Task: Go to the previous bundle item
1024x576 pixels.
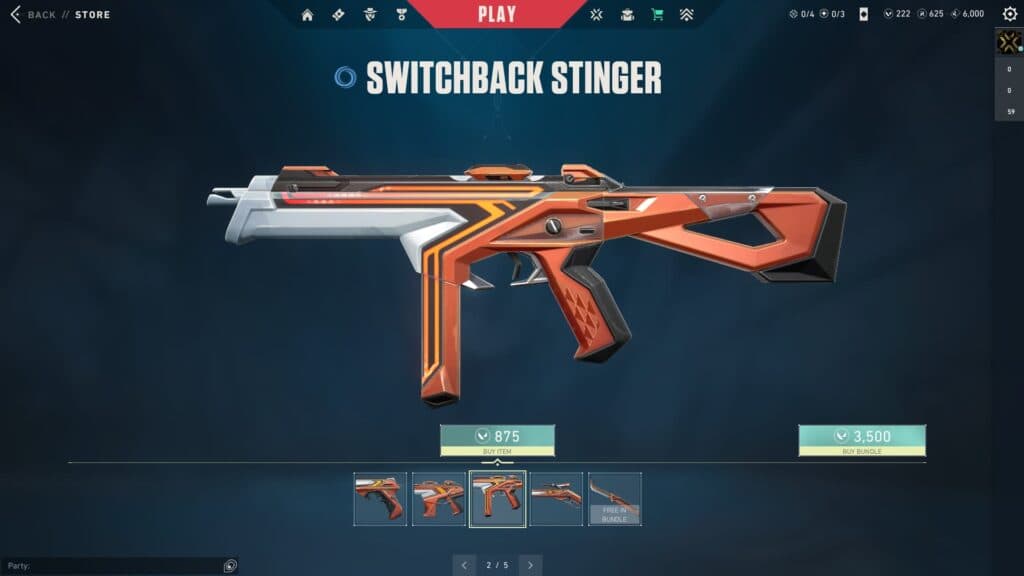Action: coord(464,565)
